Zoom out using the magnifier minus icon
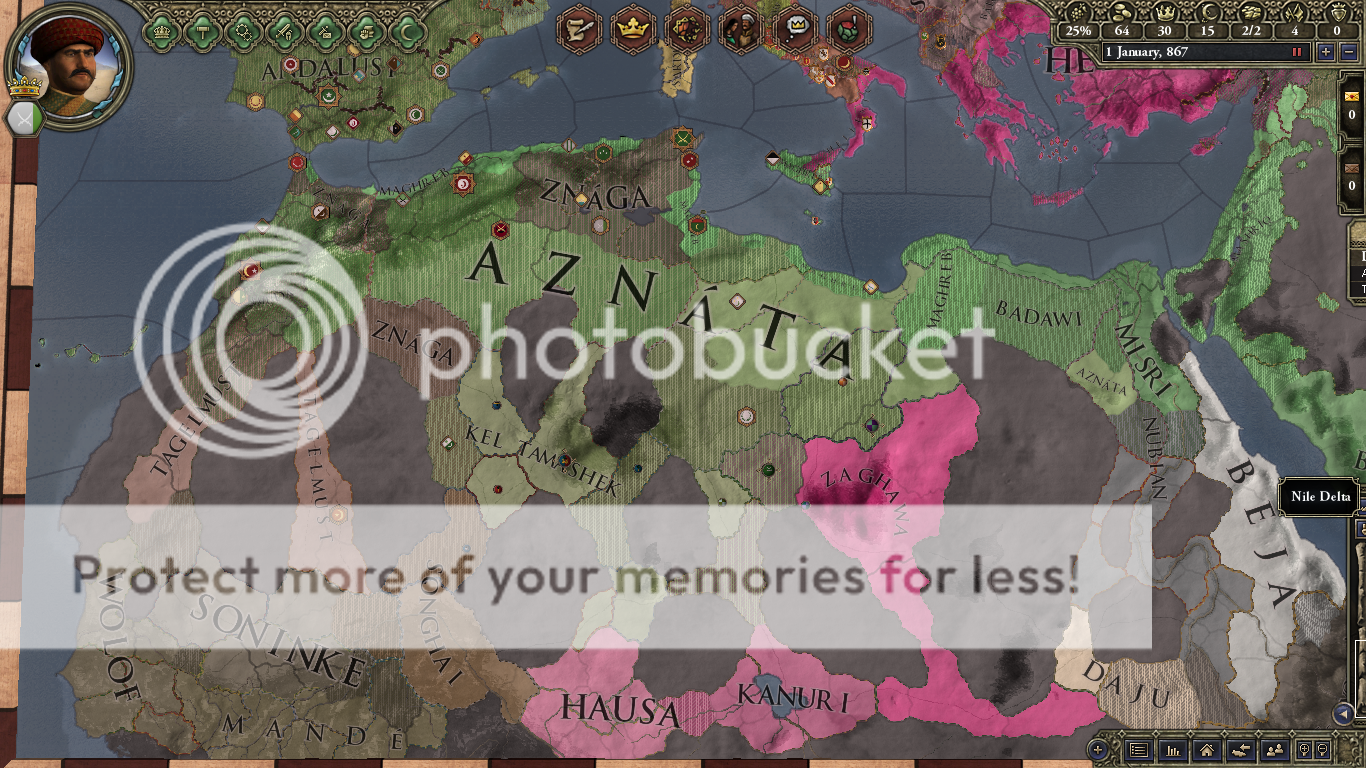 (1322, 750)
